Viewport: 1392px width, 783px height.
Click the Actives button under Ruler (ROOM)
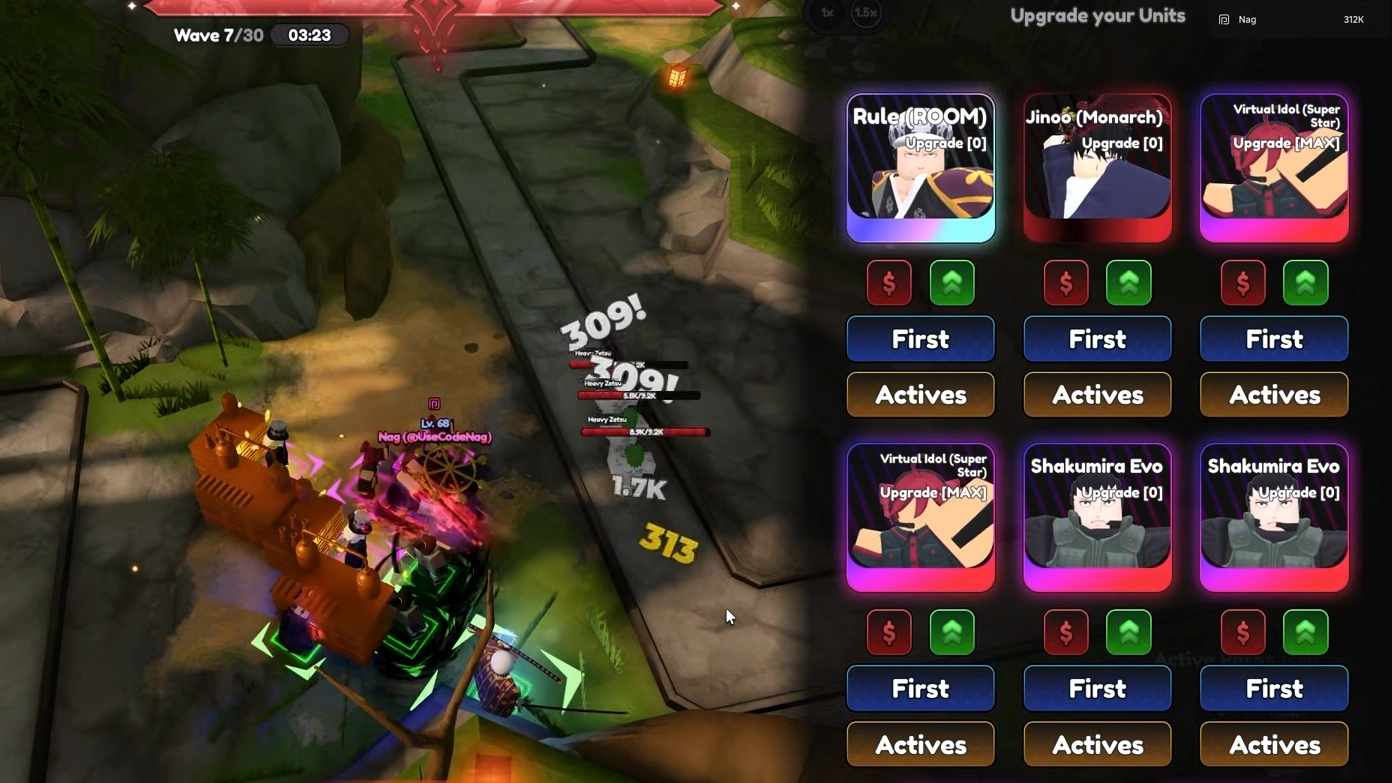point(919,394)
